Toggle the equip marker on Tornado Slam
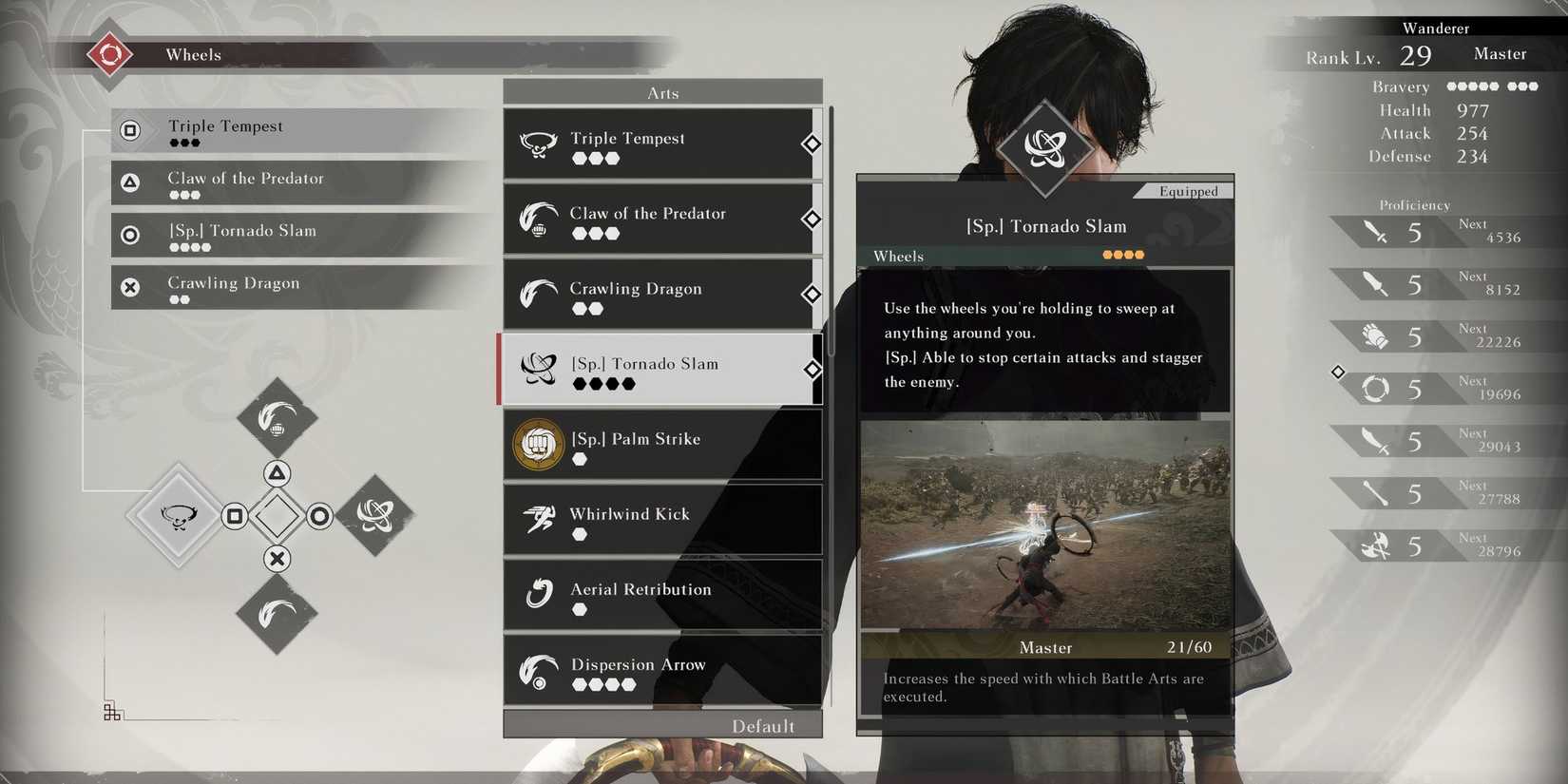The width and height of the screenshot is (1568, 784). (811, 370)
